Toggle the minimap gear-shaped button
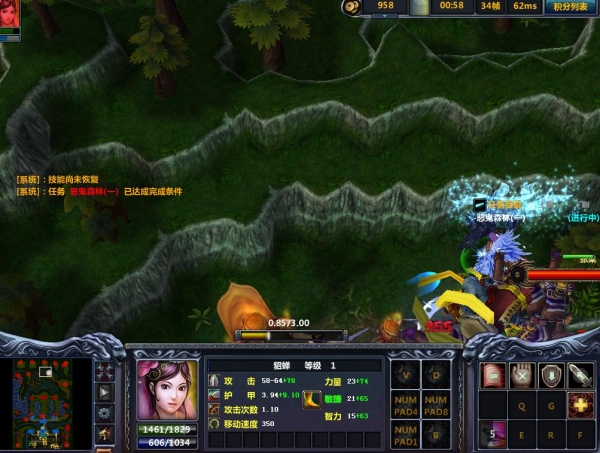Screen dimensions: 600x453 104,412
